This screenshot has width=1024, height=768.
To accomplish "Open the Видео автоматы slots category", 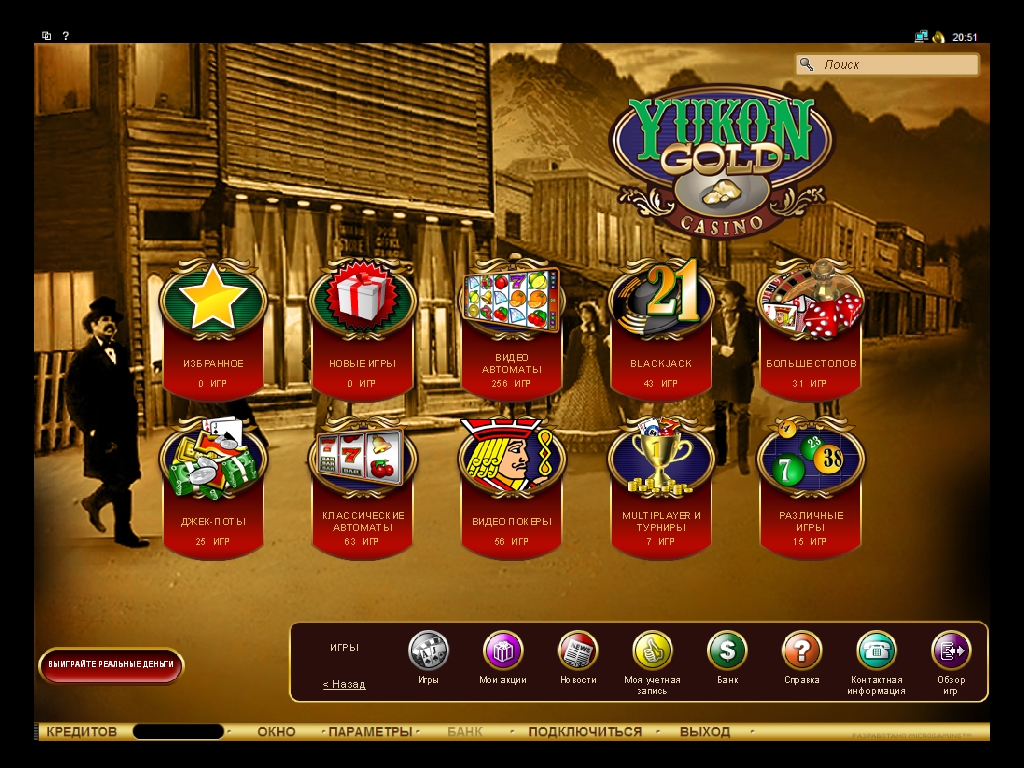I will [511, 300].
